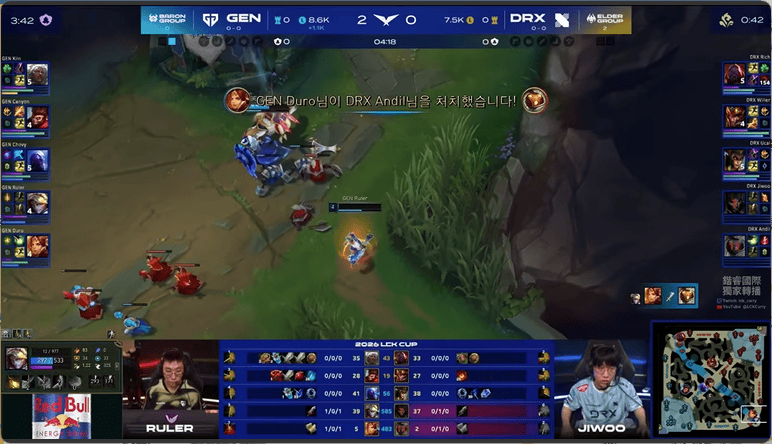
Task: Select DRX Ucal's player portrait
Action: [735, 160]
